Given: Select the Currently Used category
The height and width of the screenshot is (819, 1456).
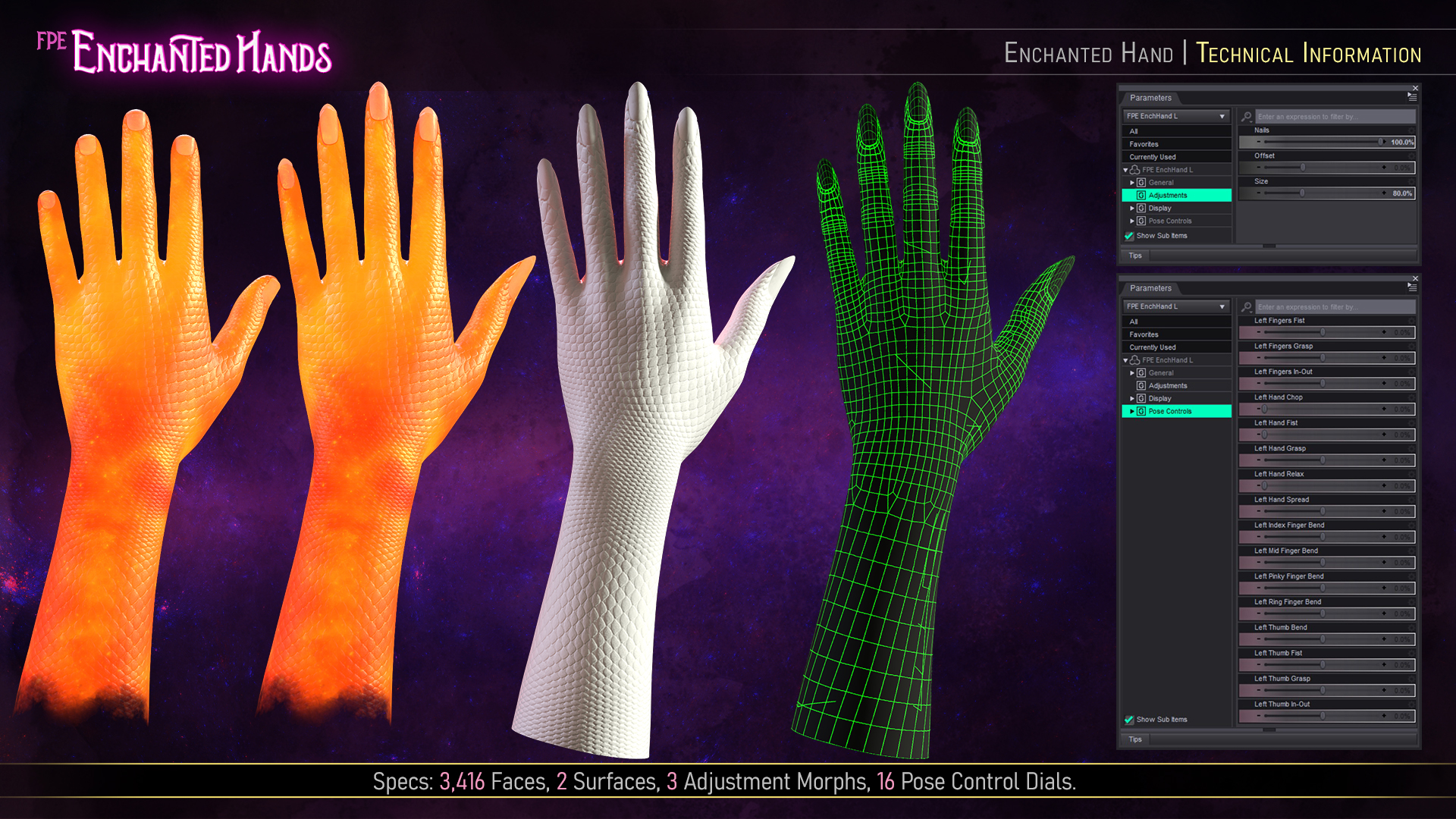Looking at the screenshot, I should (x=1153, y=157).
